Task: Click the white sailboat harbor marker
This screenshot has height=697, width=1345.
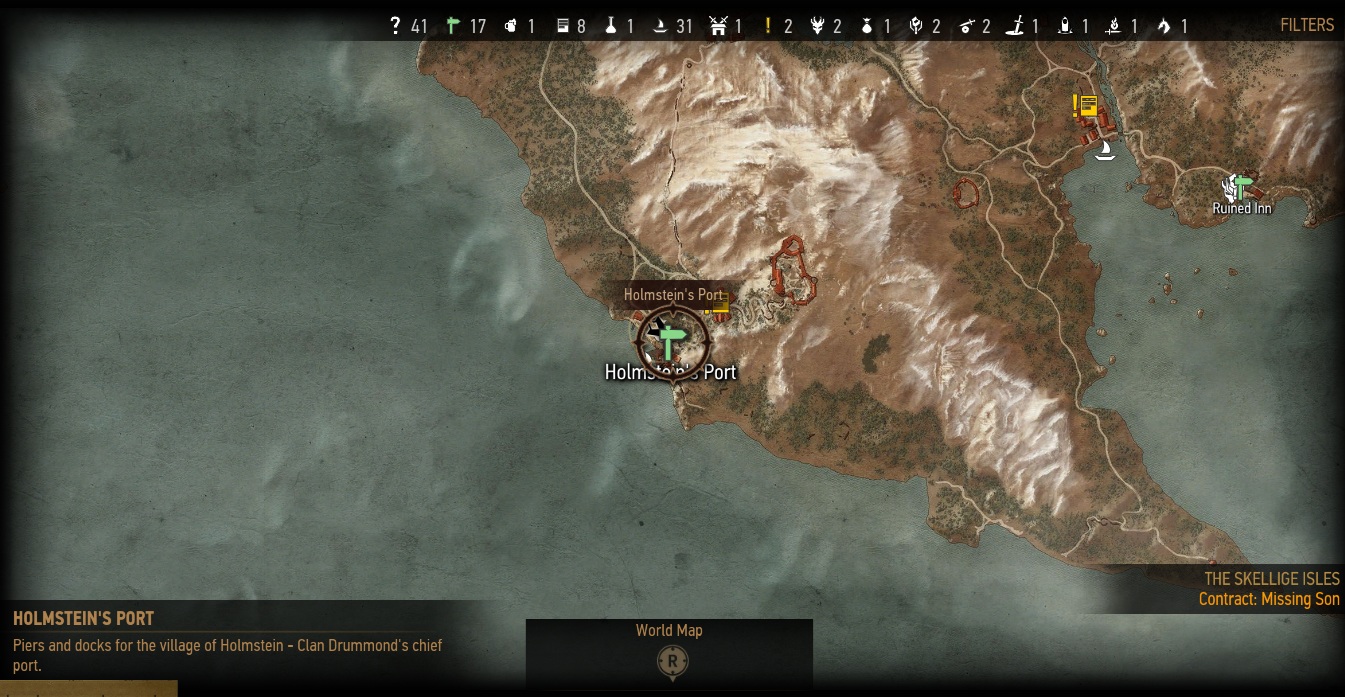Action: [1105, 151]
